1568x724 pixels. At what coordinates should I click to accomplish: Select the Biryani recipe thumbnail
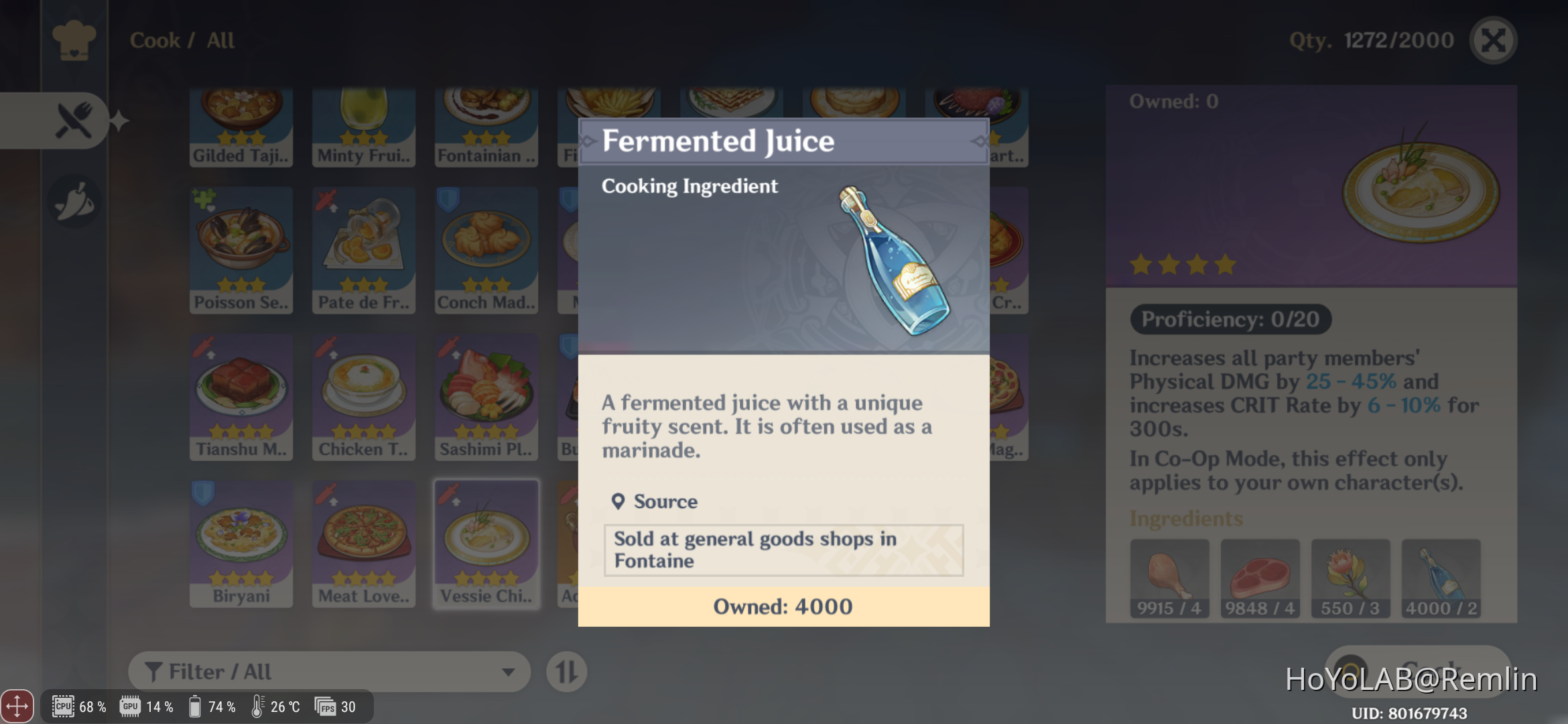tap(241, 542)
